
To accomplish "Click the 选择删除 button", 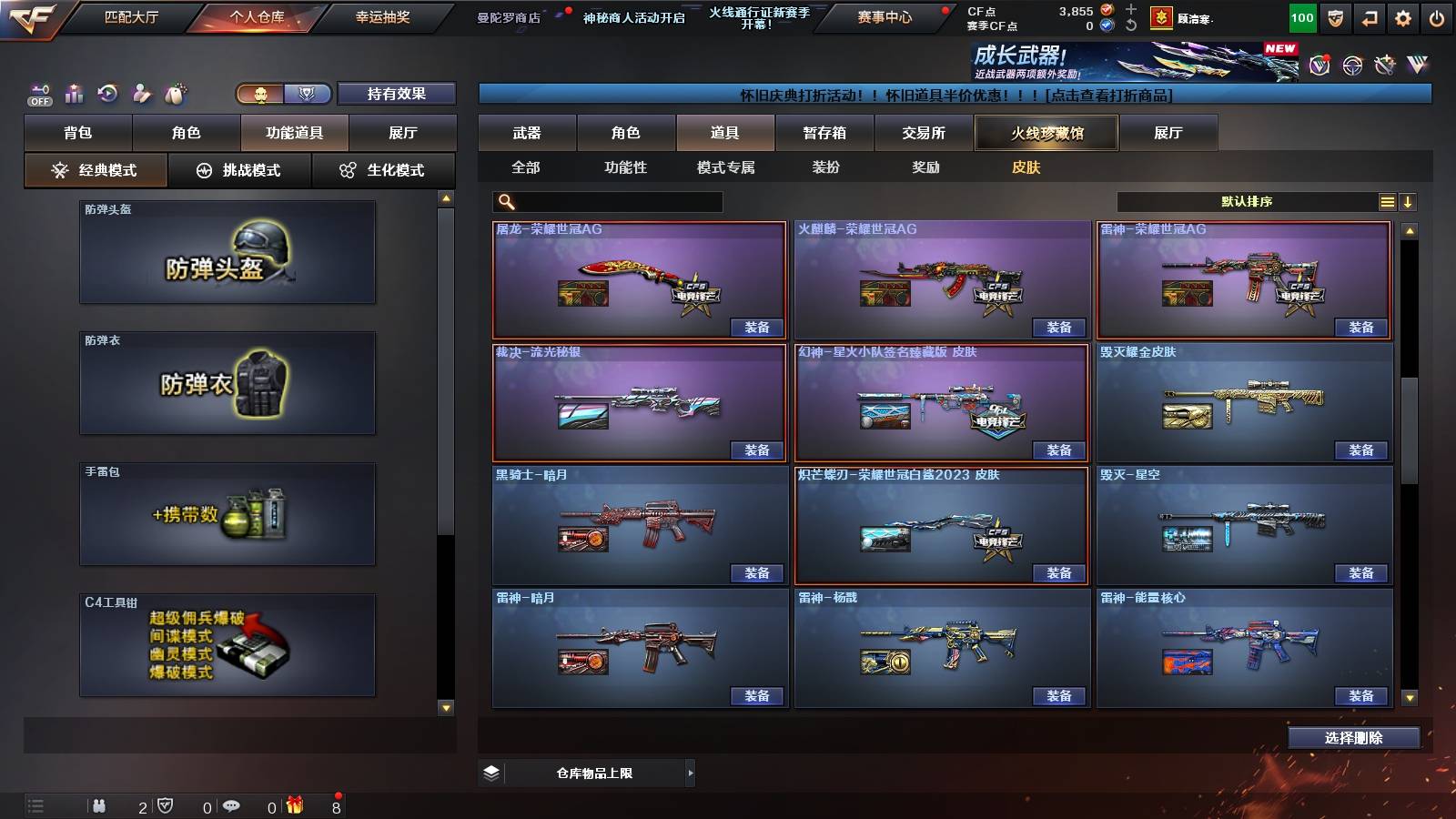I will tap(1355, 737).
